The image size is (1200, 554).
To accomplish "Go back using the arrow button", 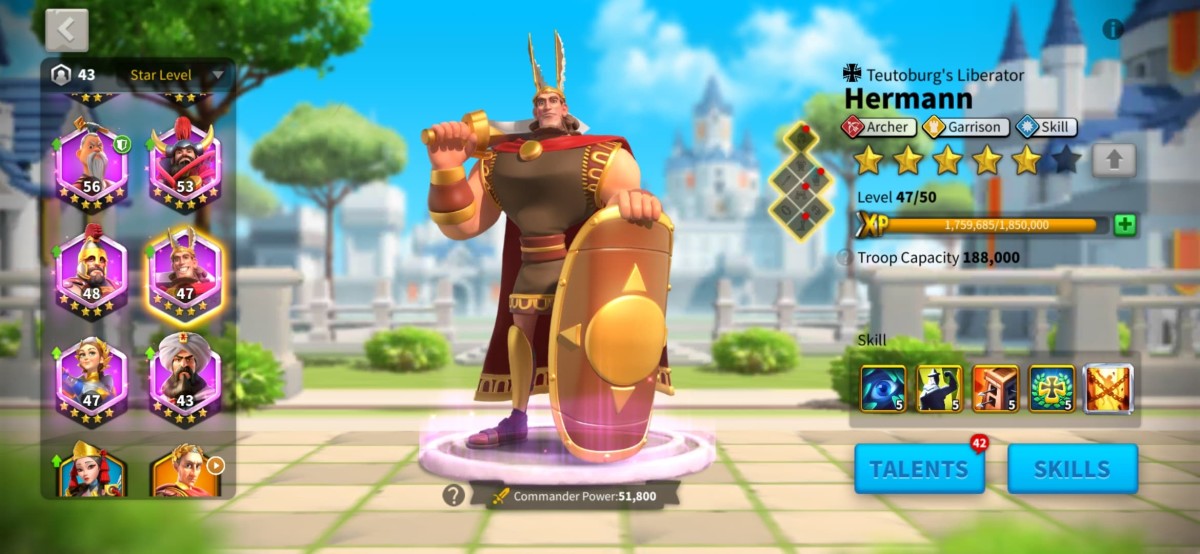I will click(x=67, y=30).
